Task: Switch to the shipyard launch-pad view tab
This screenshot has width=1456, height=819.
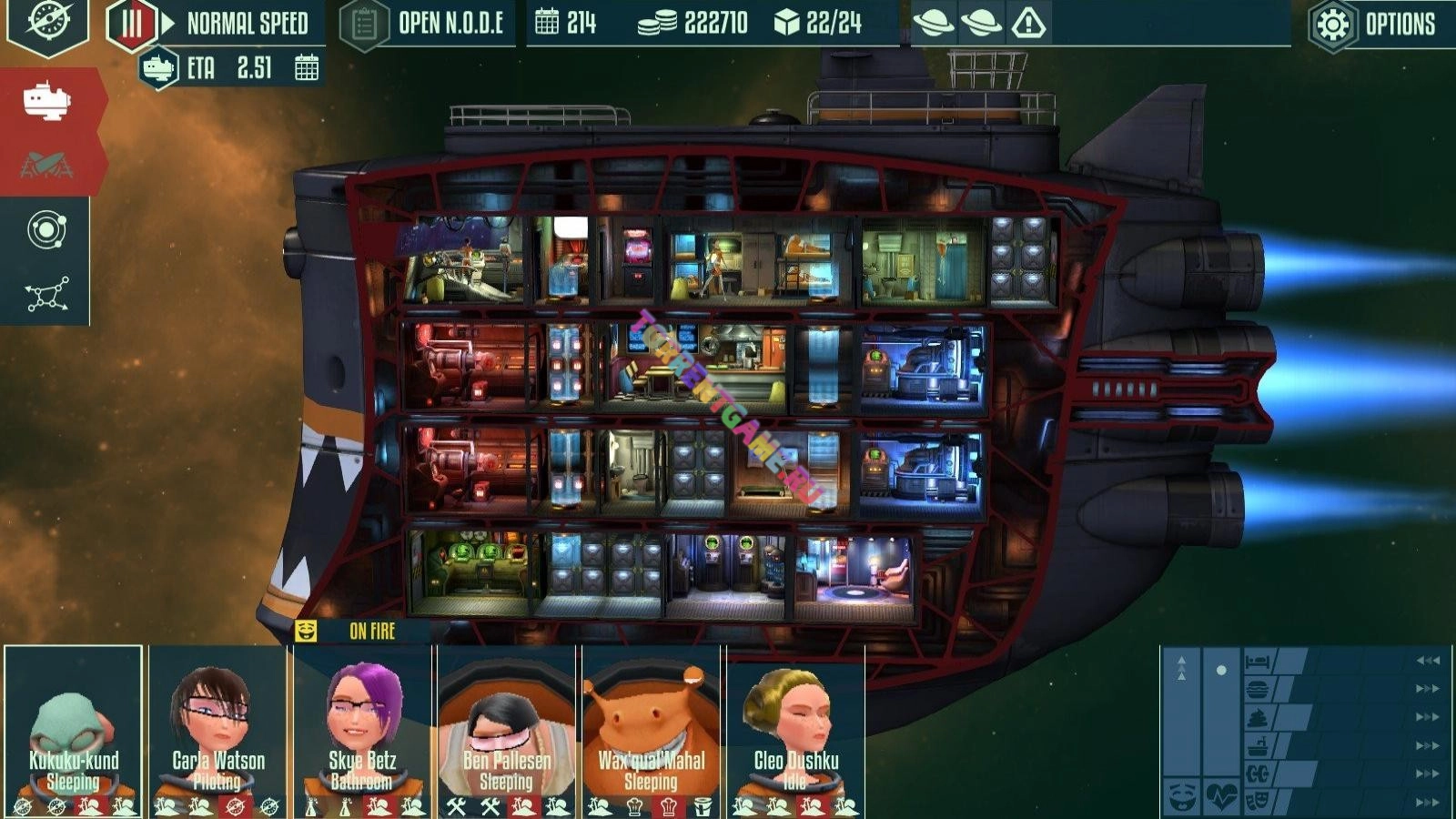Action: (46, 165)
